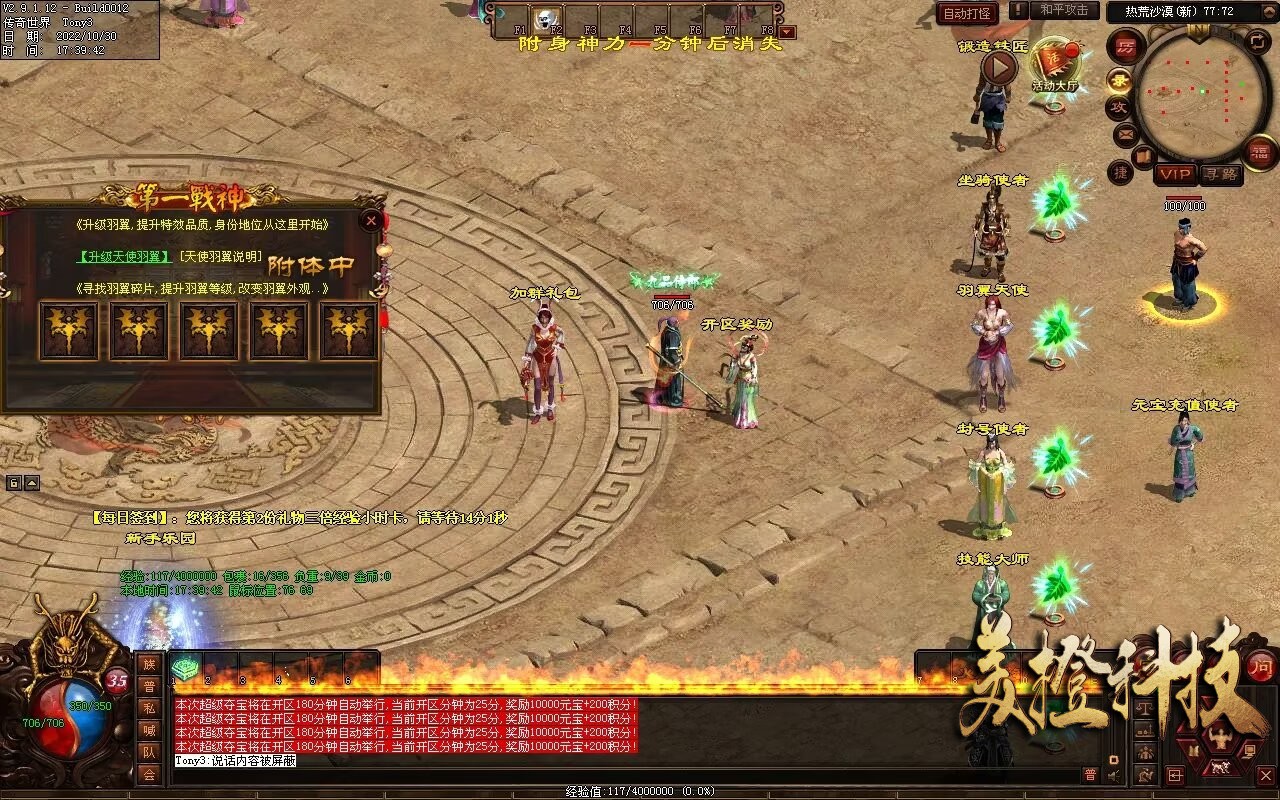Click the skull icon in the F1 slot
Viewport: 1280px width, 800px height.
(x=546, y=19)
